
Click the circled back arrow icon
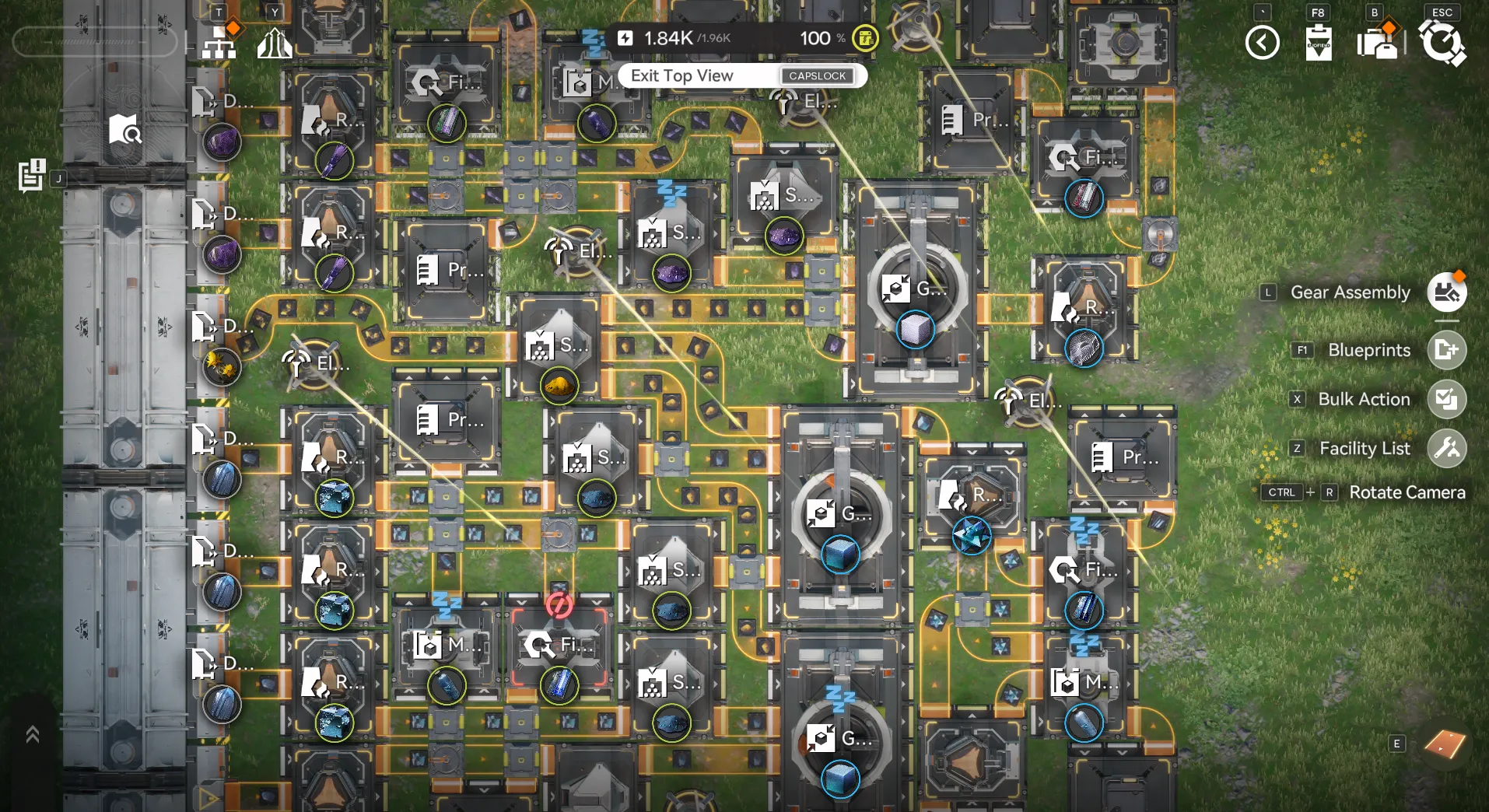pos(1262,43)
